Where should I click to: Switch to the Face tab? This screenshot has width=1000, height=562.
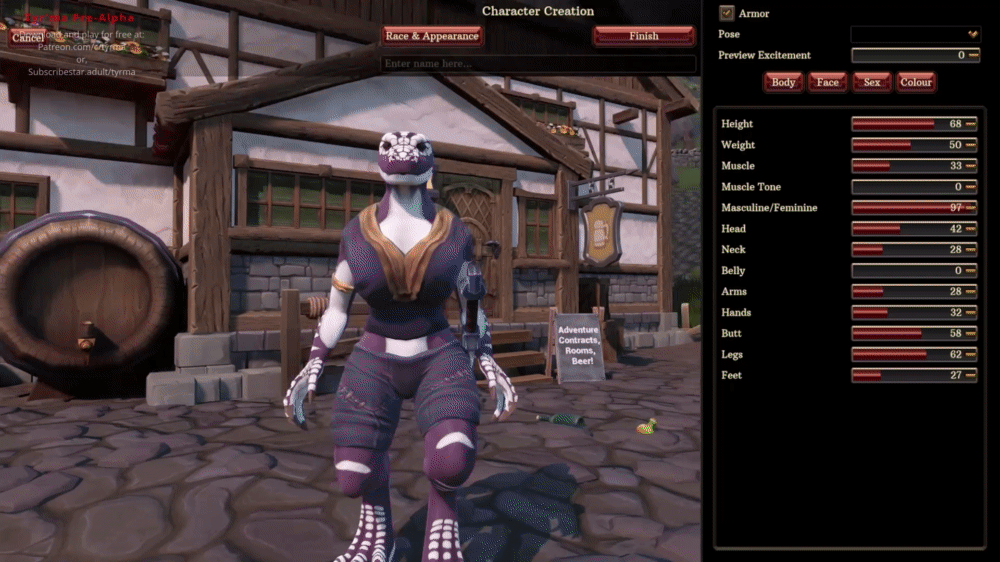[x=827, y=82]
